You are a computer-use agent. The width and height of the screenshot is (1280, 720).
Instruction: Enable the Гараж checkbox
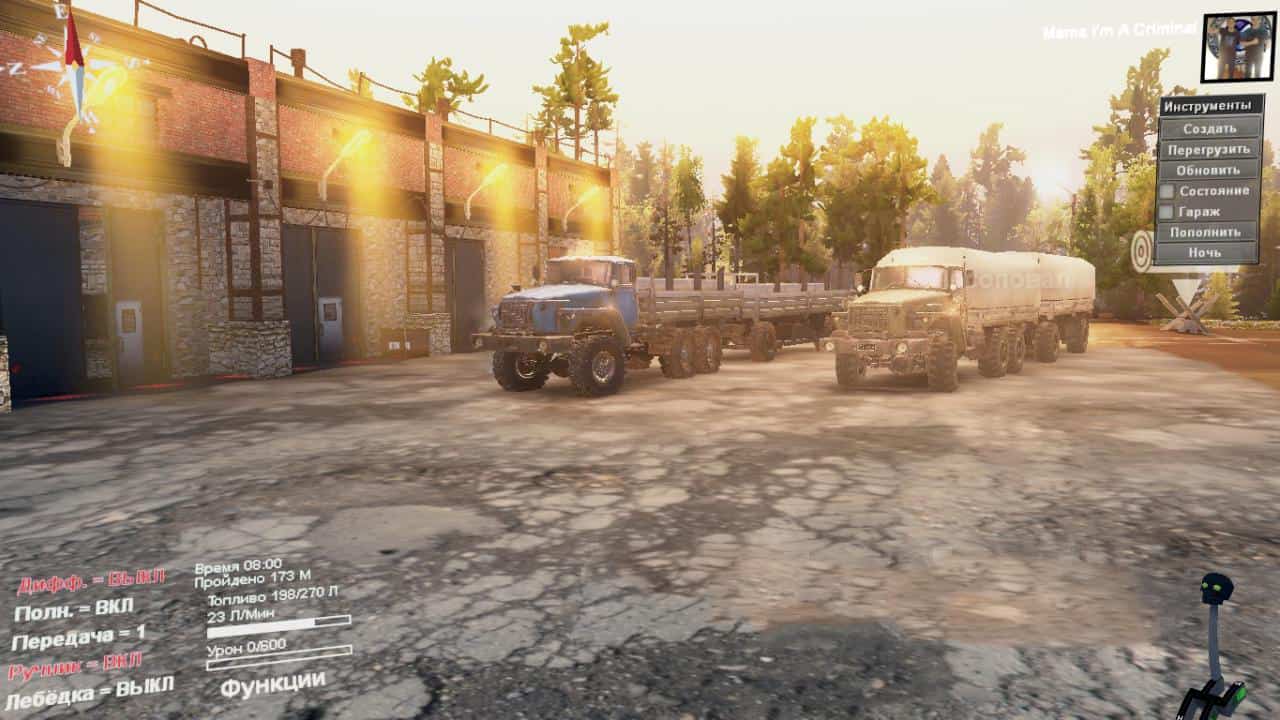pyautogui.click(x=1166, y=212)
